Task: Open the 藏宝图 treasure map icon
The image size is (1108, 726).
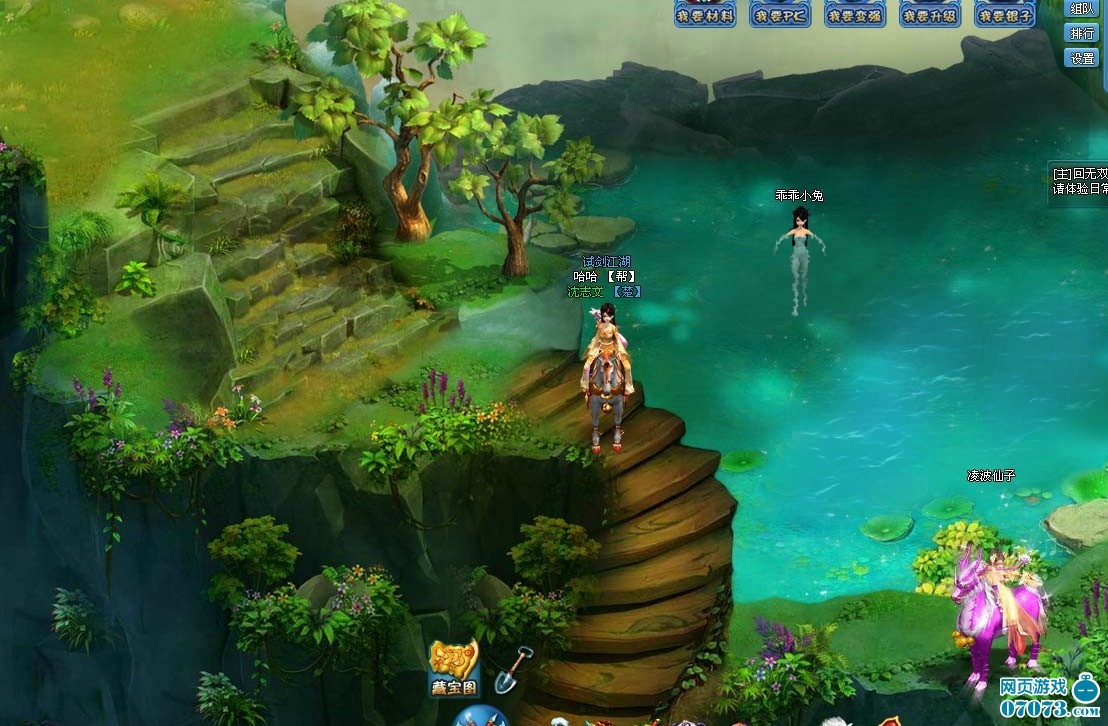Action: (454, 667)
